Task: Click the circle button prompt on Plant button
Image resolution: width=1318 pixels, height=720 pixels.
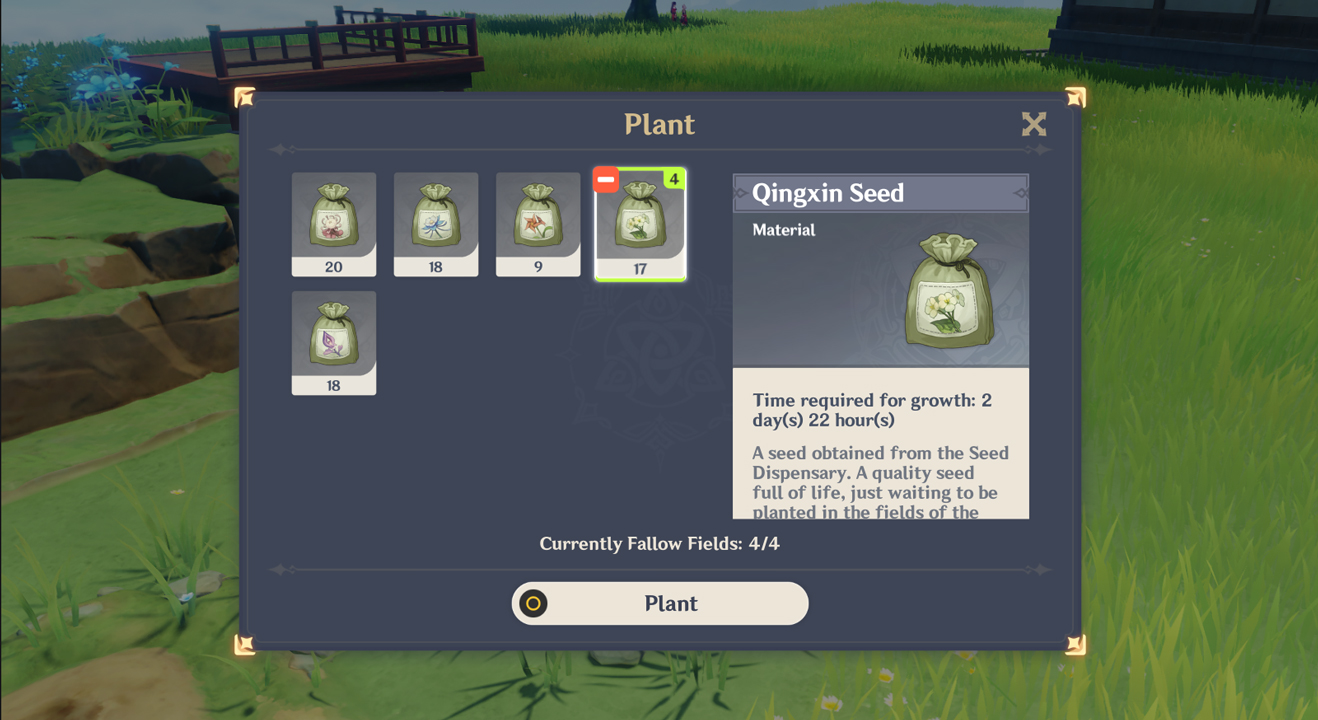Action: 533,603
